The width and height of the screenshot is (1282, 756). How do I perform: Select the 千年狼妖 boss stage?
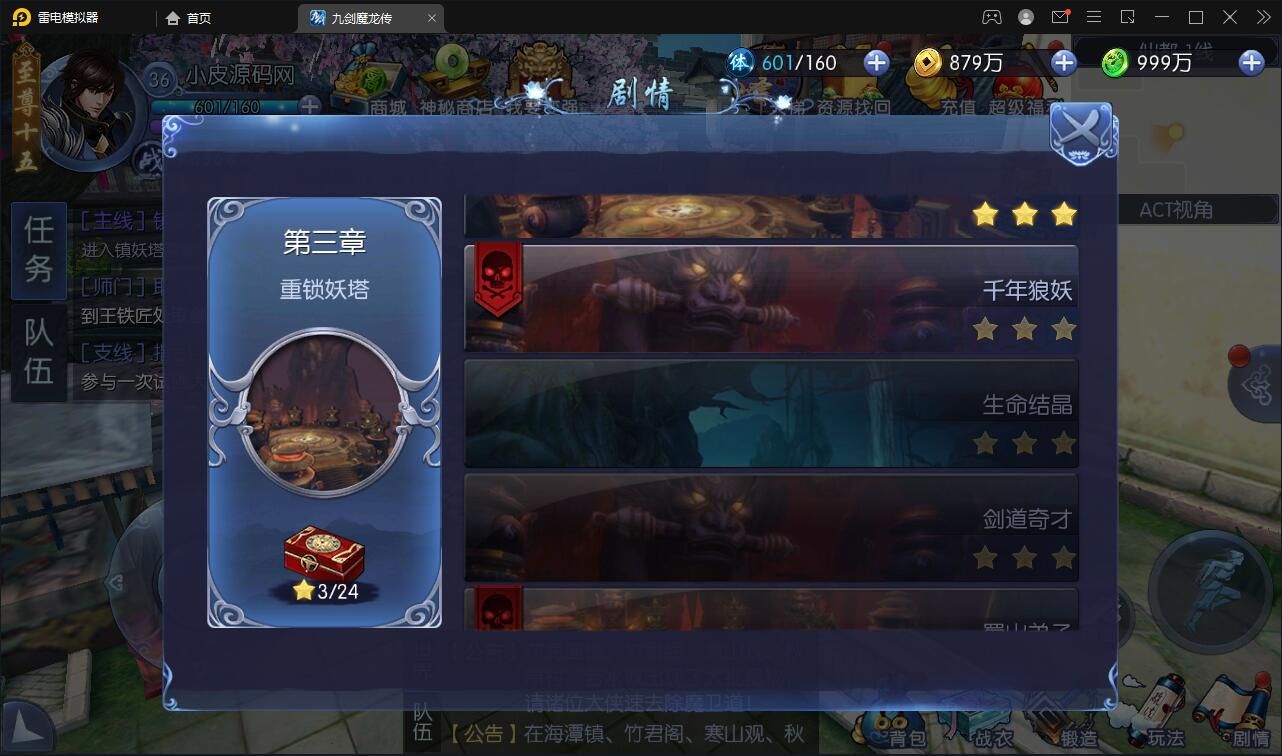pos(770,296)
